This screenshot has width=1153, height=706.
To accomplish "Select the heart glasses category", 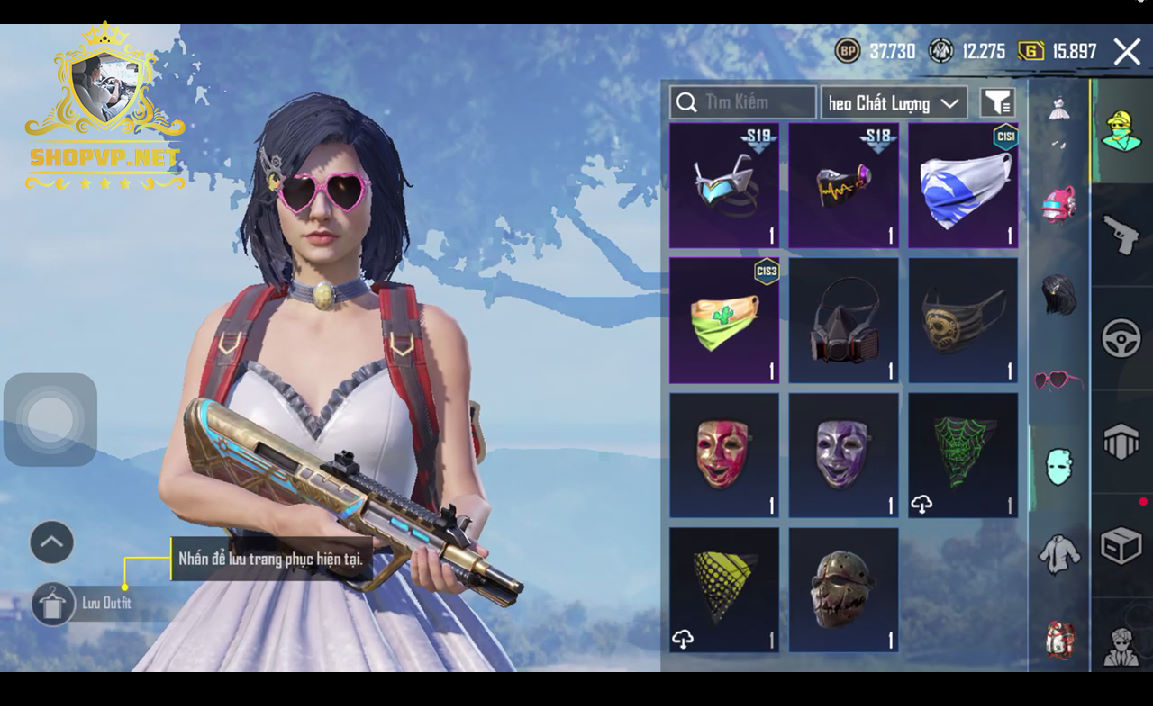I will [1058, 380].
